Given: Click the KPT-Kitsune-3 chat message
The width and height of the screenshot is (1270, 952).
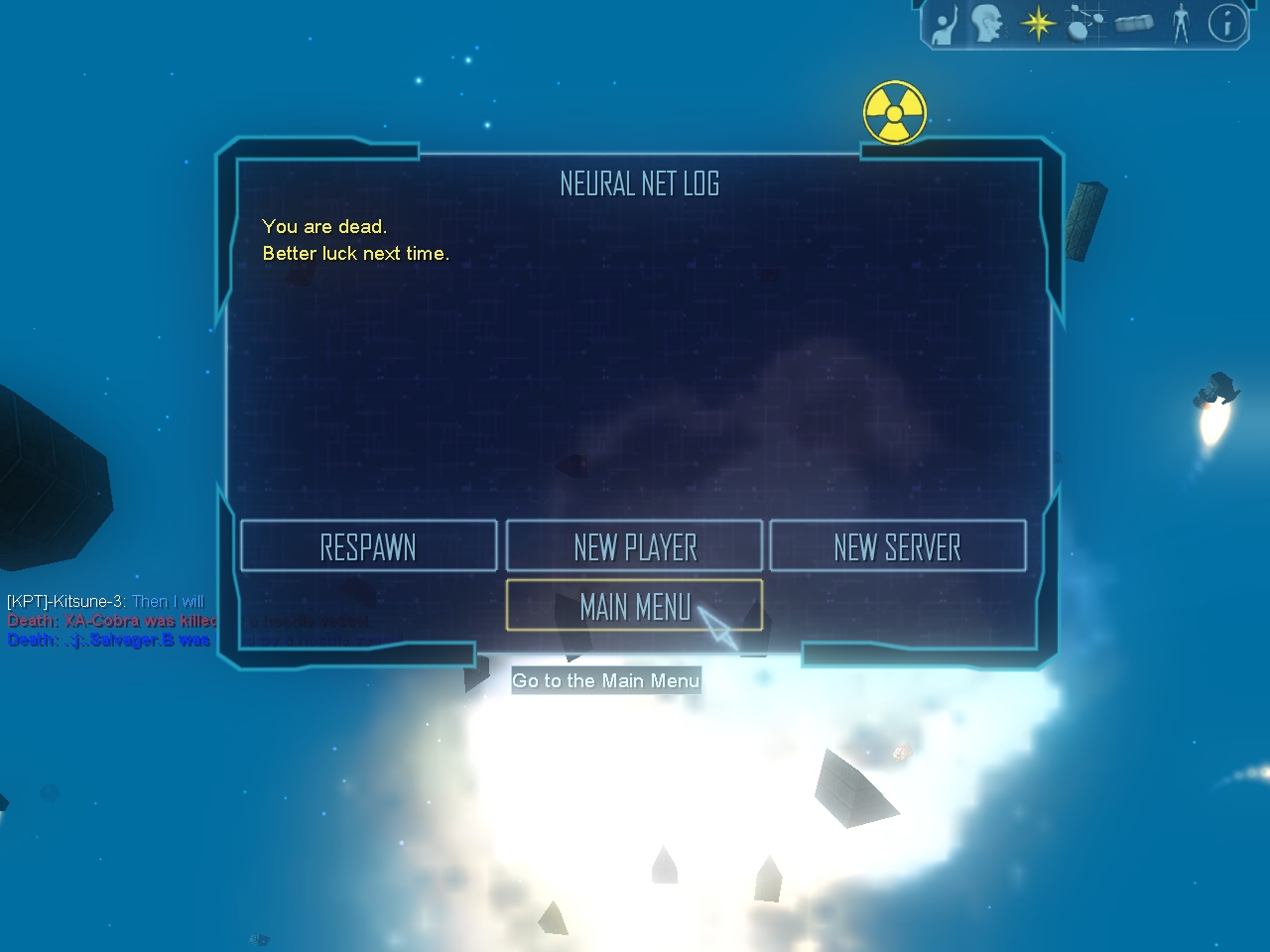Looking at the screenshot, I should click(105, 601).
